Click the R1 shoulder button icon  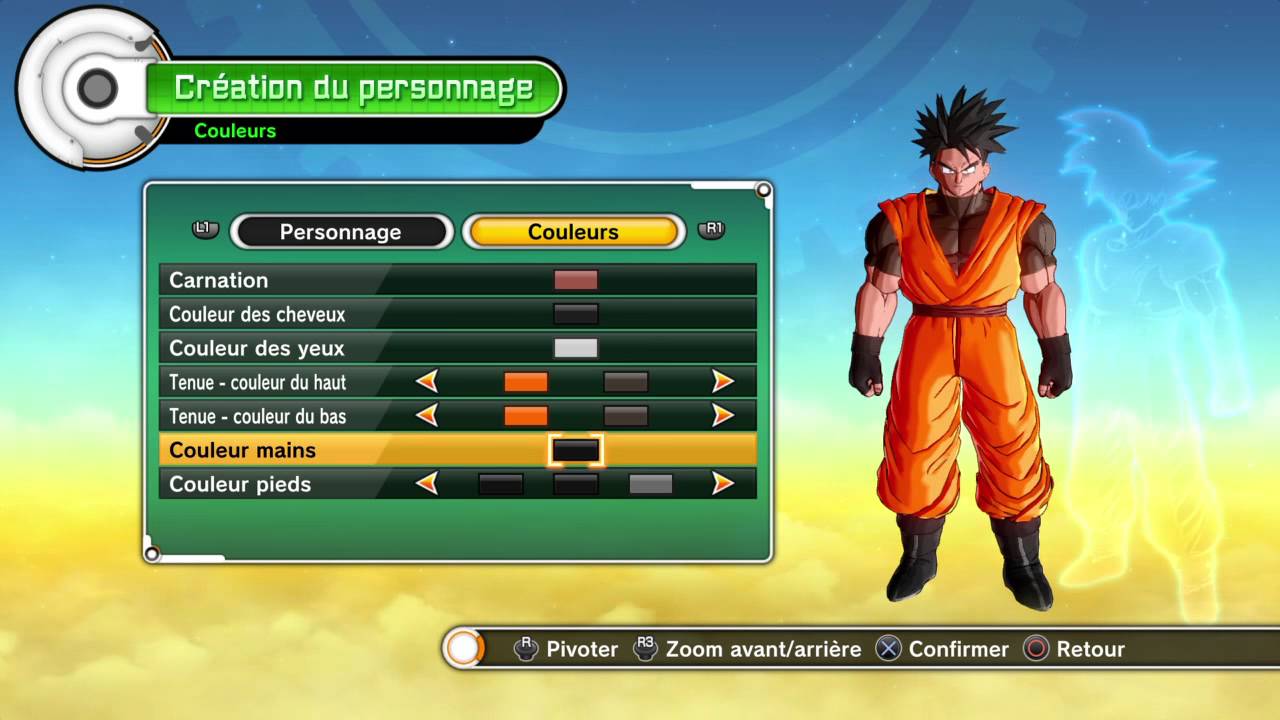click(x=712, y=229)
